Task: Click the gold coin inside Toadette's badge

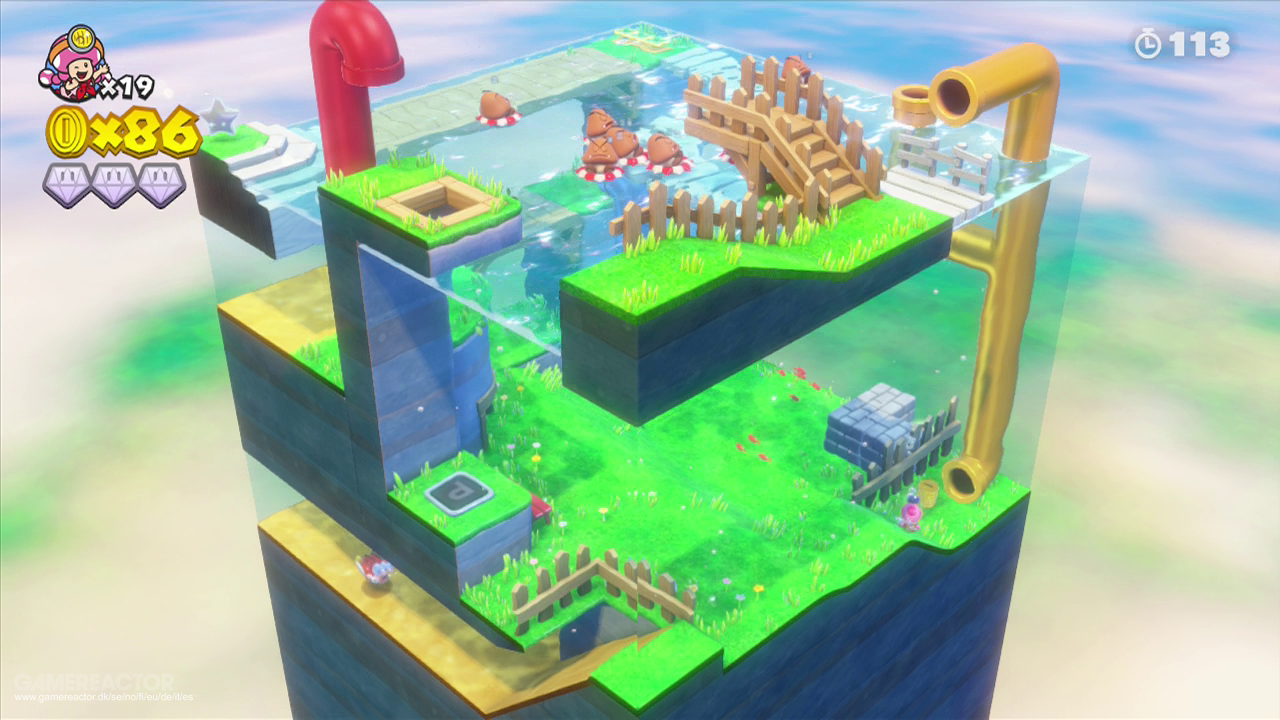Action: click(82, 38)
